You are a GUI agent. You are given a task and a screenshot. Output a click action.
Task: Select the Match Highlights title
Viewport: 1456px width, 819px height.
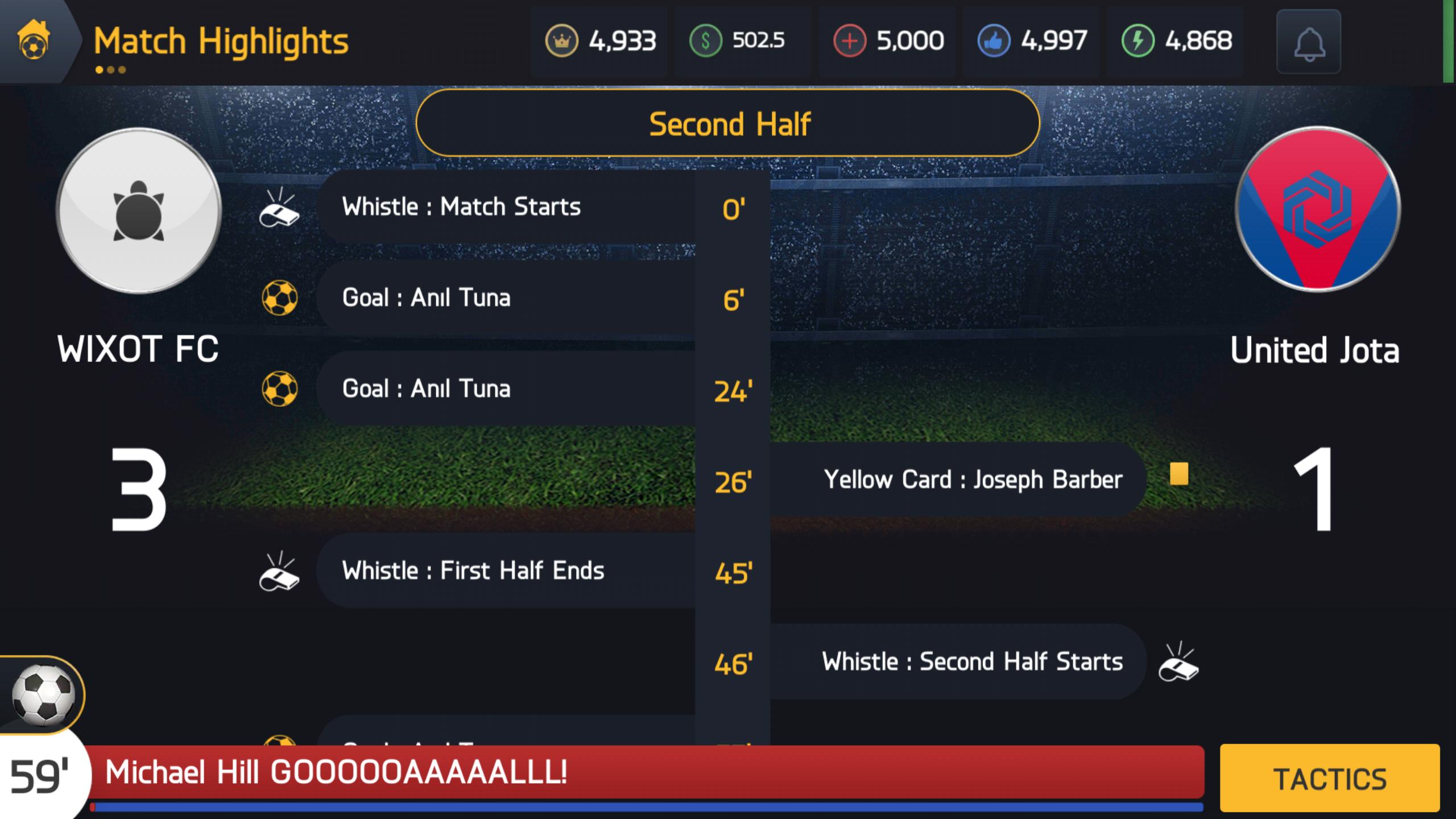click(221, 40)
